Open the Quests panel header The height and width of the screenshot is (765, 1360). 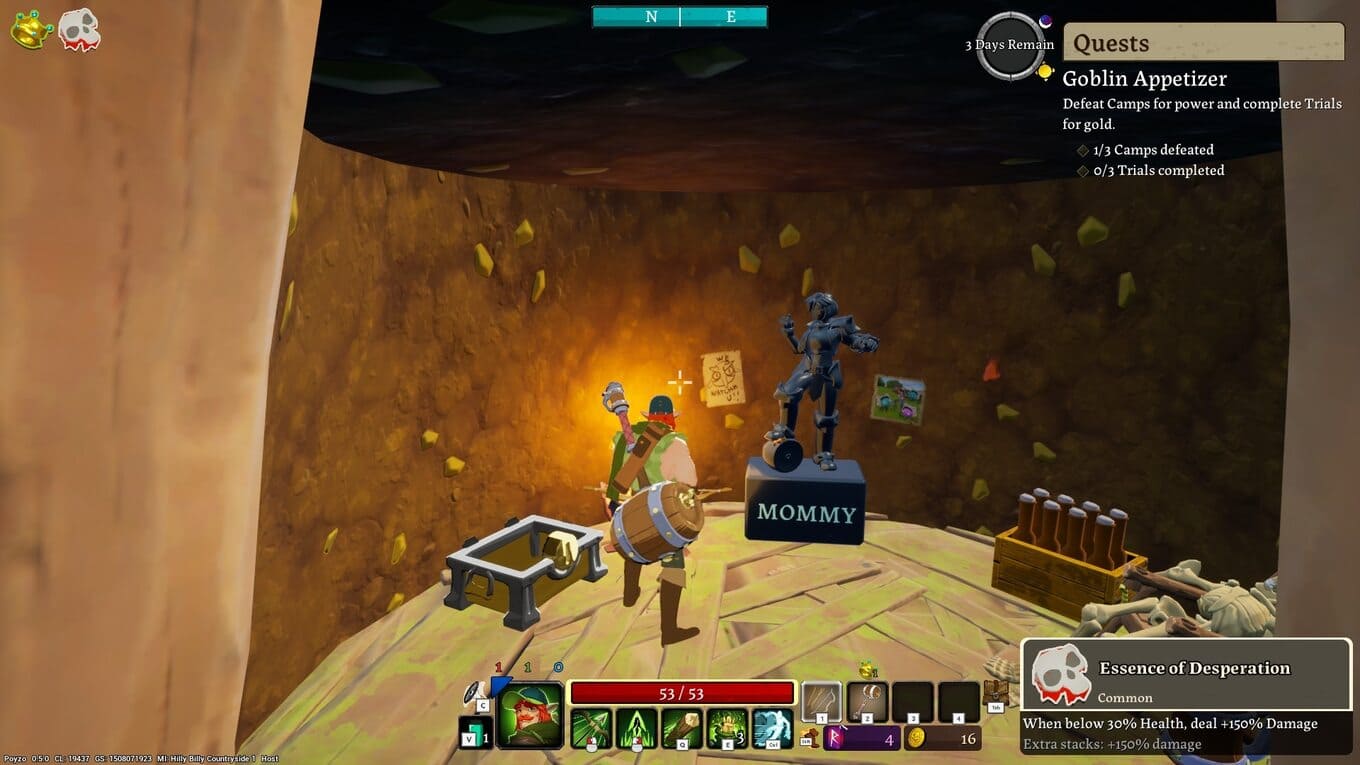pos(1203,43)
